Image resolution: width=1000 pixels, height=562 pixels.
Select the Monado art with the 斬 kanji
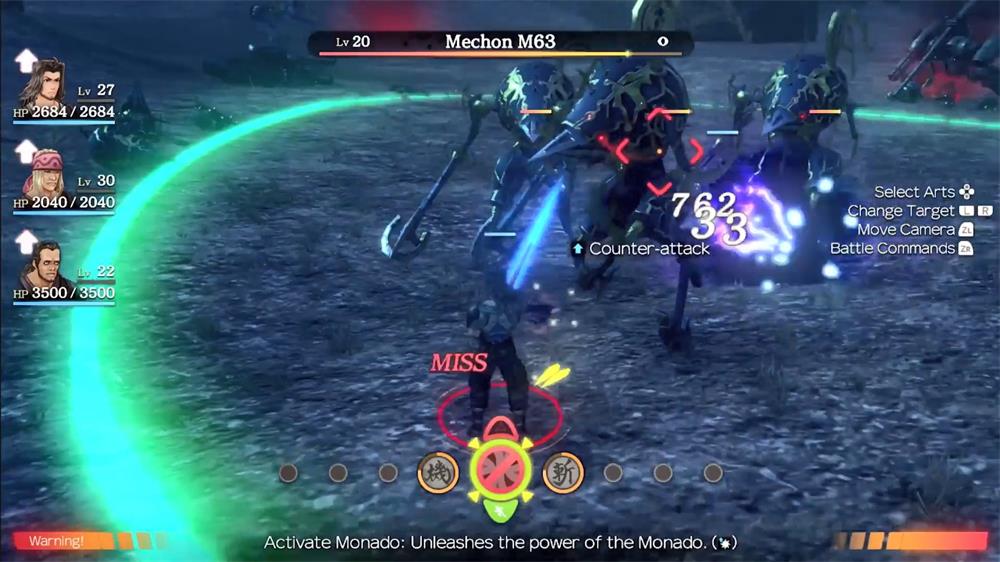click(x=563, y=472)
